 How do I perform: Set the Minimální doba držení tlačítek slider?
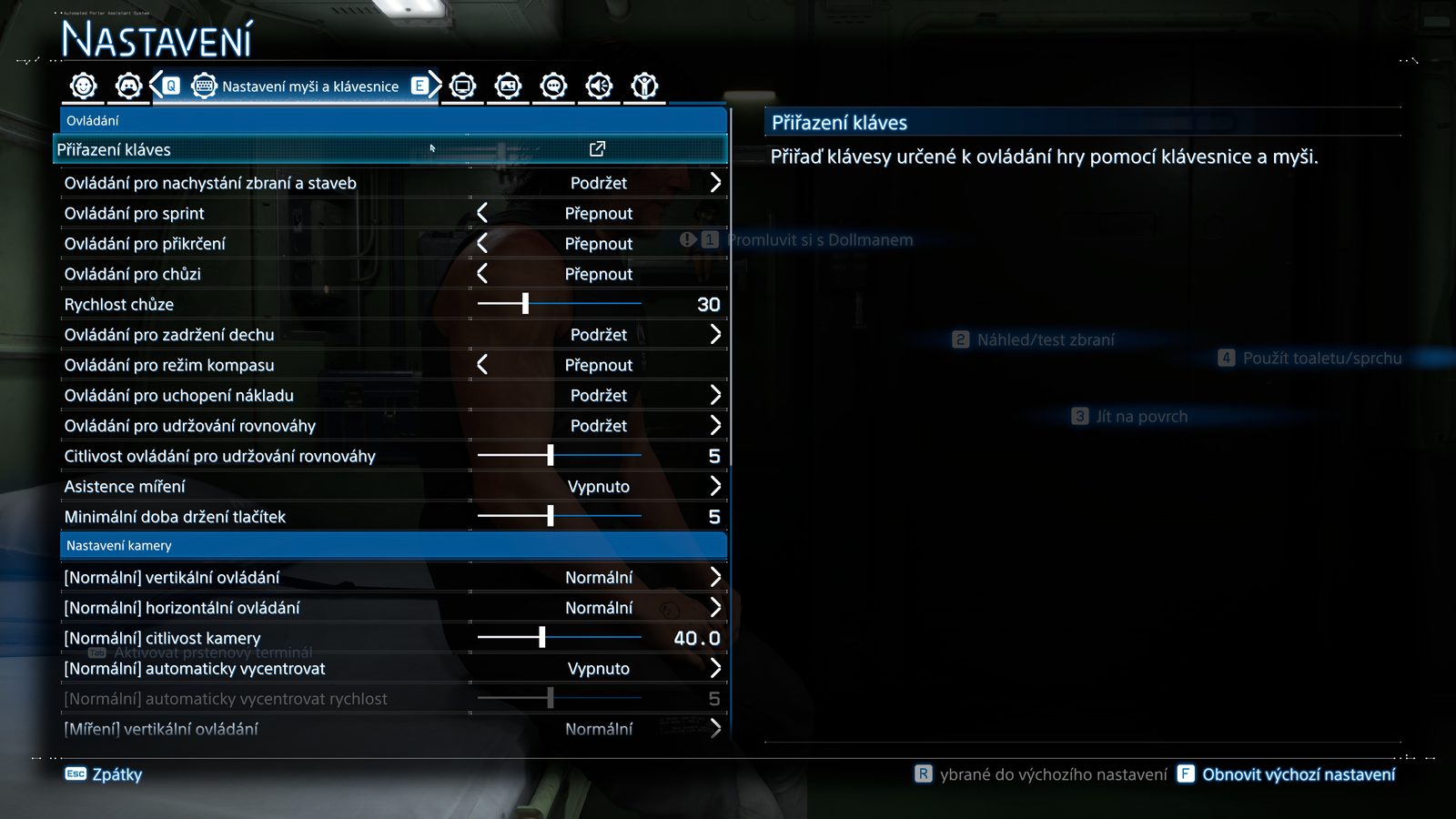(551, 517)
